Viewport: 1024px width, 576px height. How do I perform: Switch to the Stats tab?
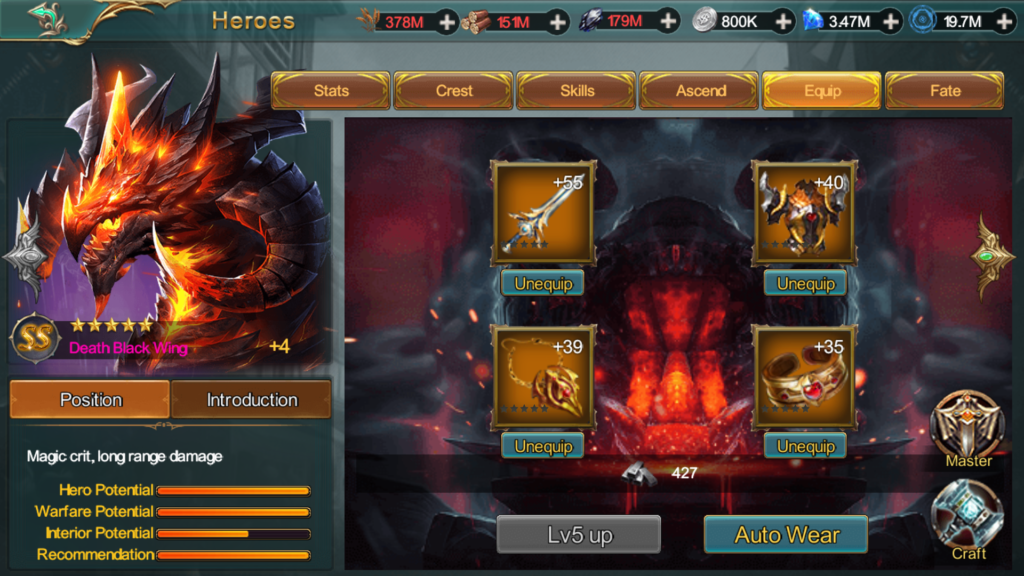click(x=331, y=91)
